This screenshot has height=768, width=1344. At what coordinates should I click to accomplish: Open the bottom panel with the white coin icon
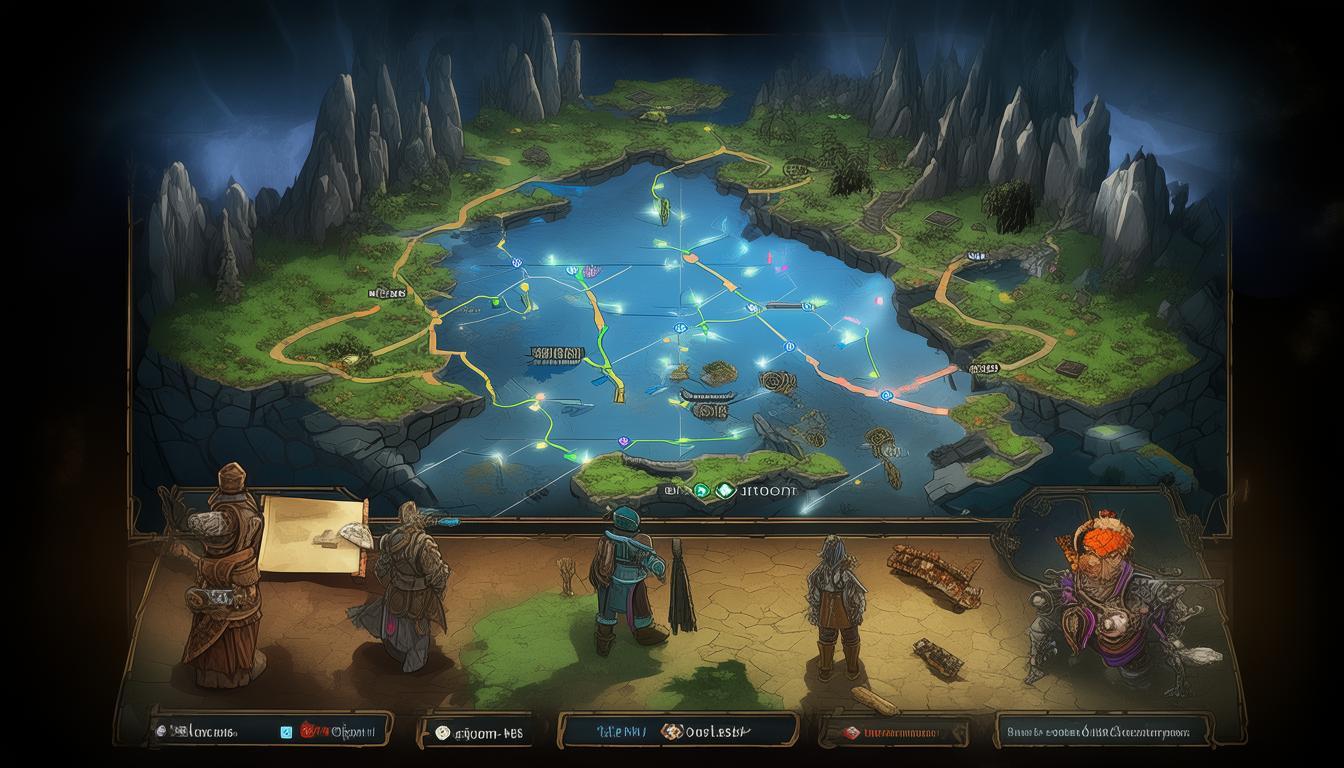pos(478,733)
